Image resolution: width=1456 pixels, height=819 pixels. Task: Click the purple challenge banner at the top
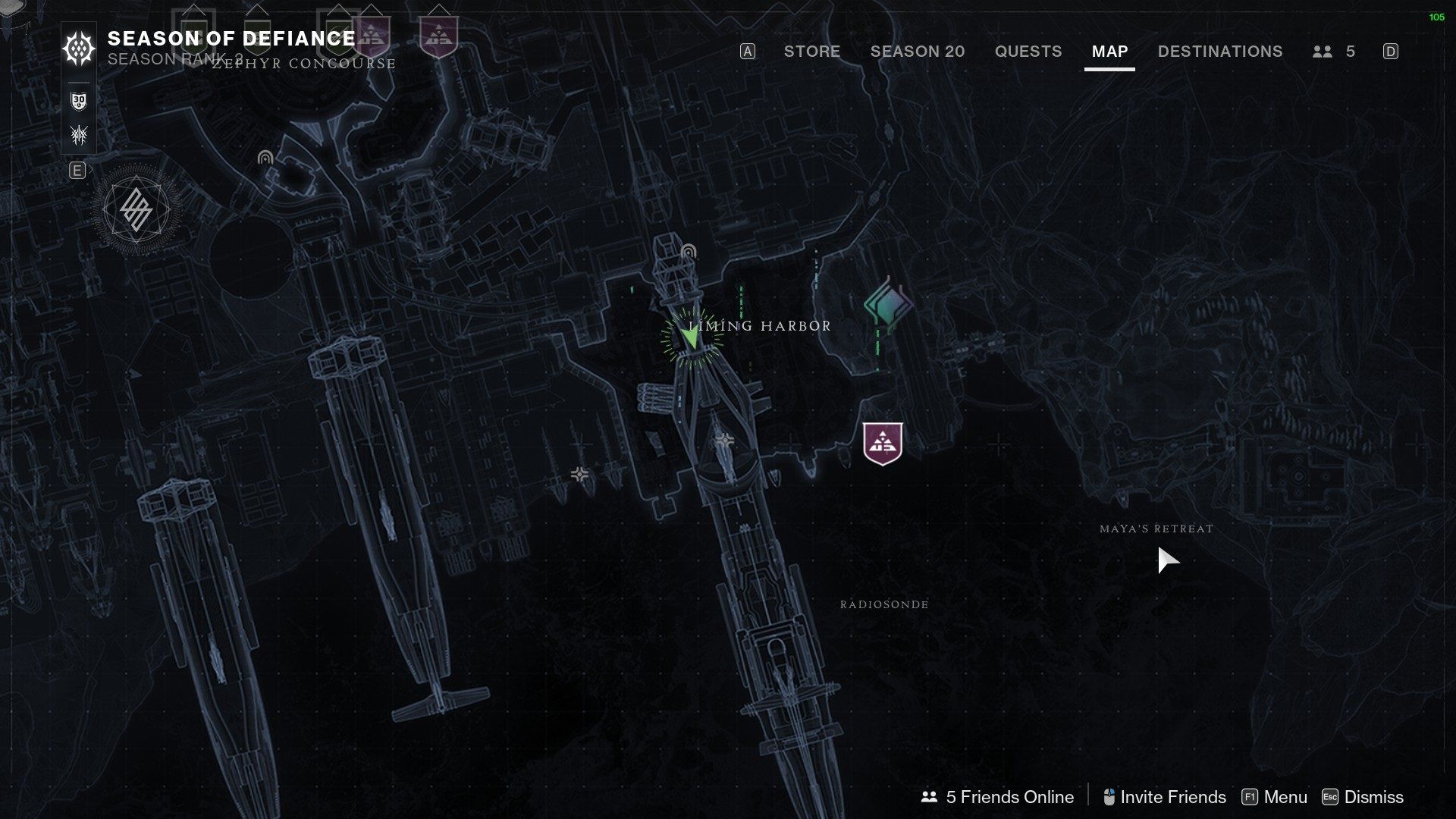point(440,34)
